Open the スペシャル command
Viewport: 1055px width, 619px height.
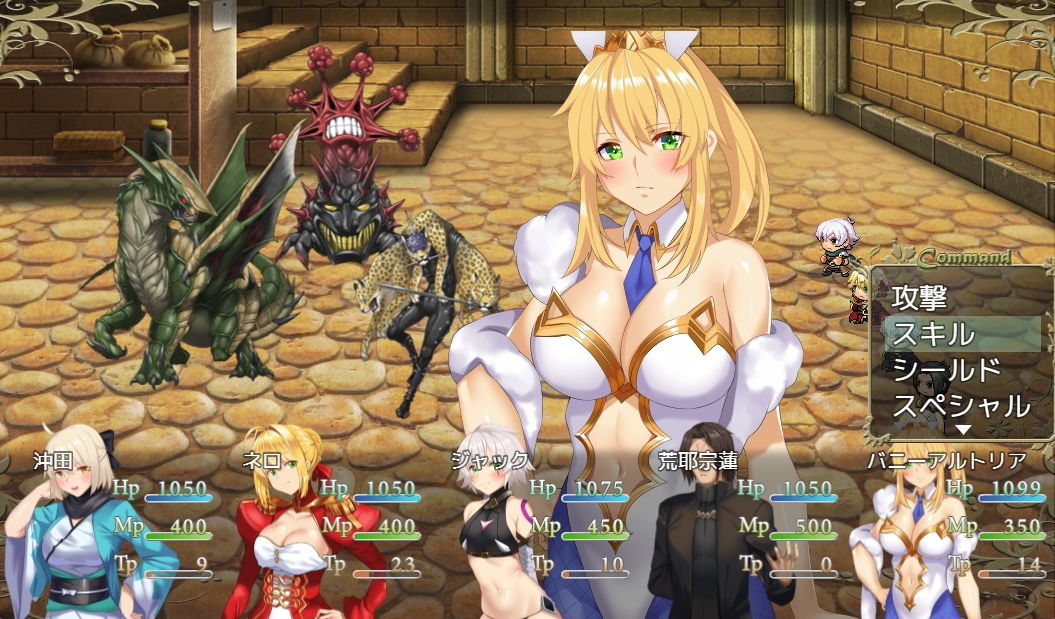(960, 406)
